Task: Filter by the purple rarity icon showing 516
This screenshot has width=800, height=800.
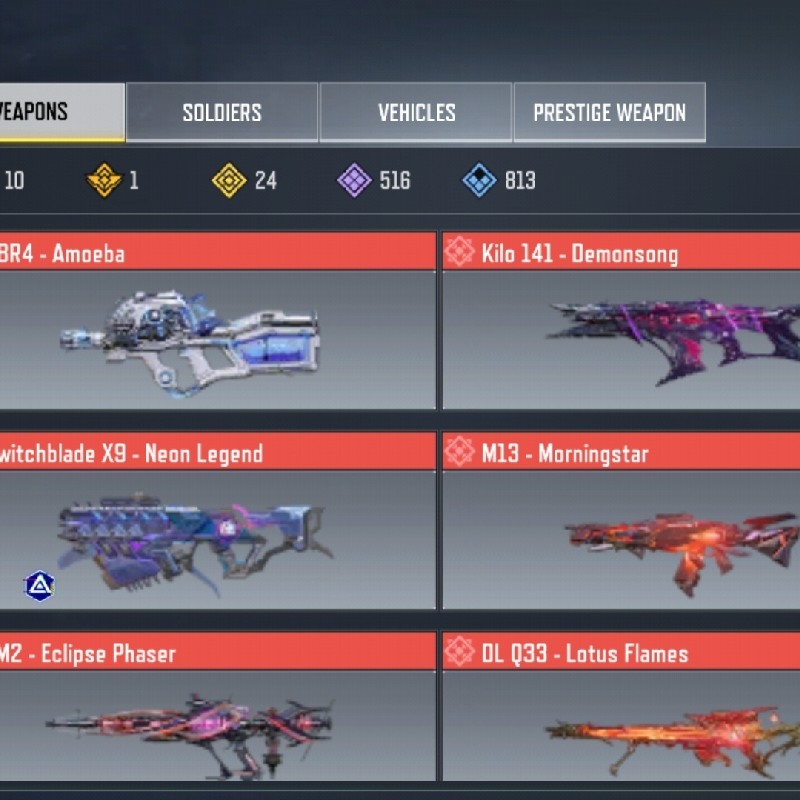Action: 355,181
